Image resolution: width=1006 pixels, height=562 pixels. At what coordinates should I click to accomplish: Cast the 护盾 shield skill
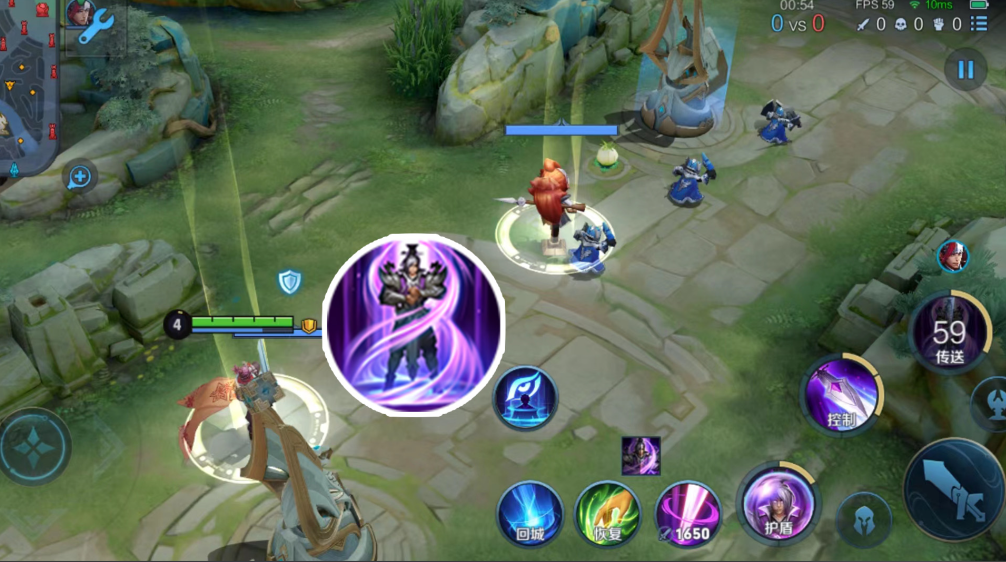coord(776,503)
